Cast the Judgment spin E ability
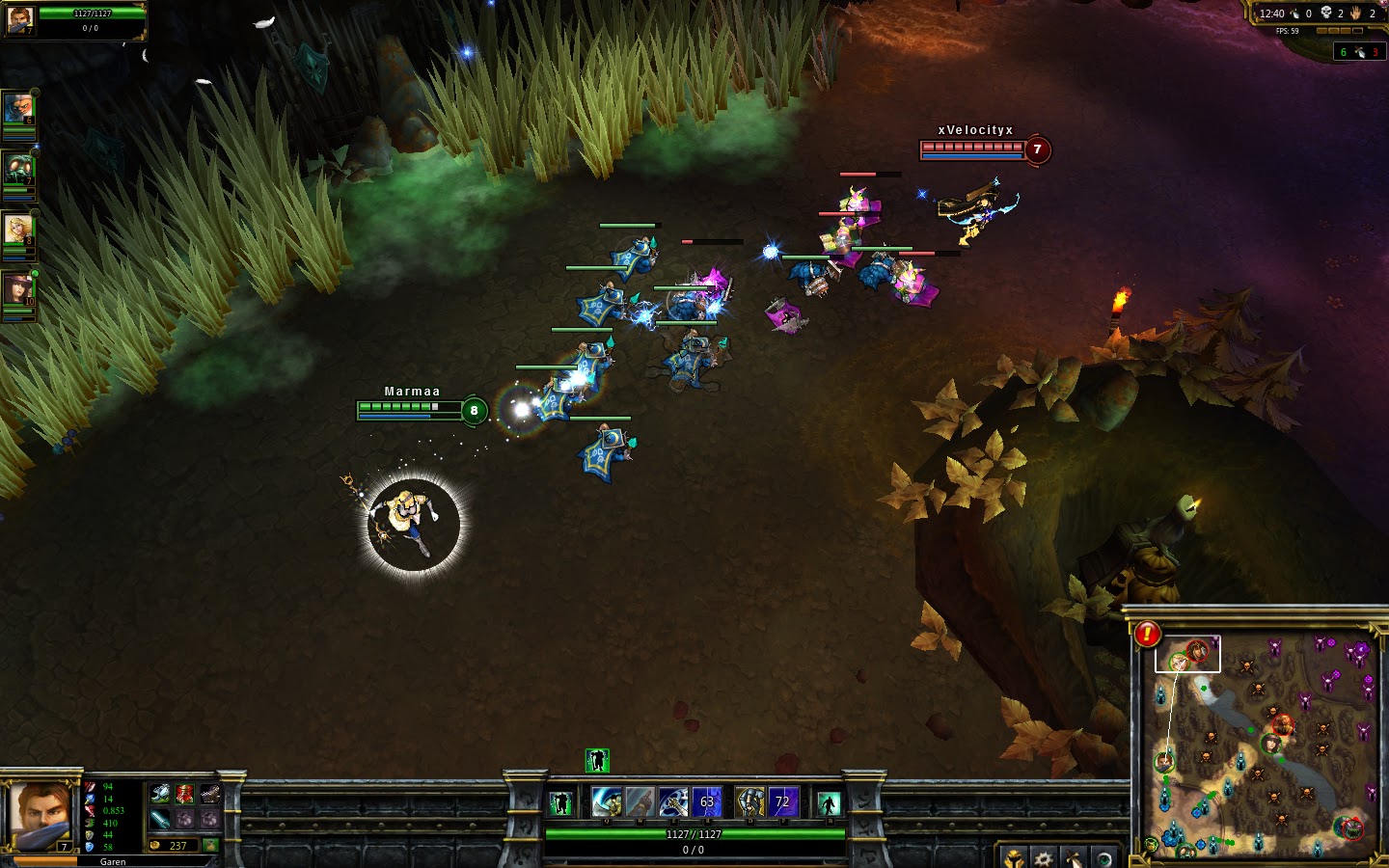Screen dimensions: 1389x868 (x=672, y=801)
